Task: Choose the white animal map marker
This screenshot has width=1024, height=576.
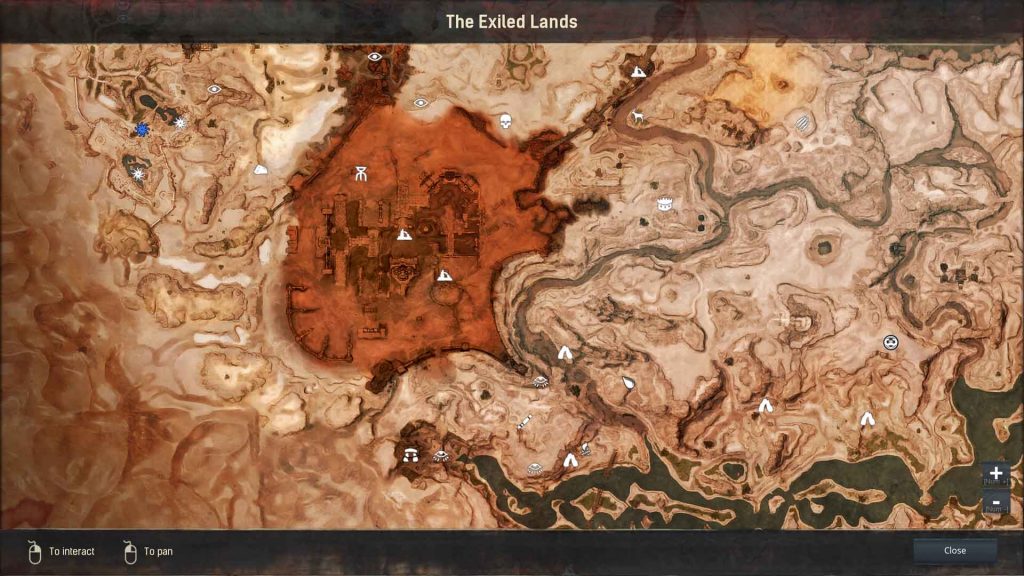Action: (x=637, y=117)
